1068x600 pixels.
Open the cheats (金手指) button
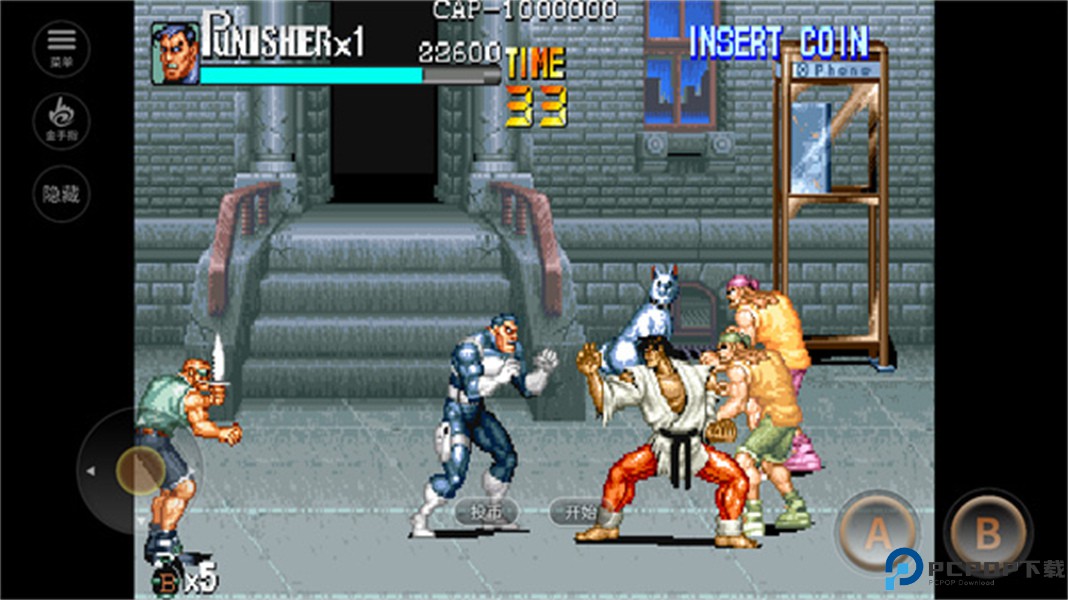coord(62,121)
